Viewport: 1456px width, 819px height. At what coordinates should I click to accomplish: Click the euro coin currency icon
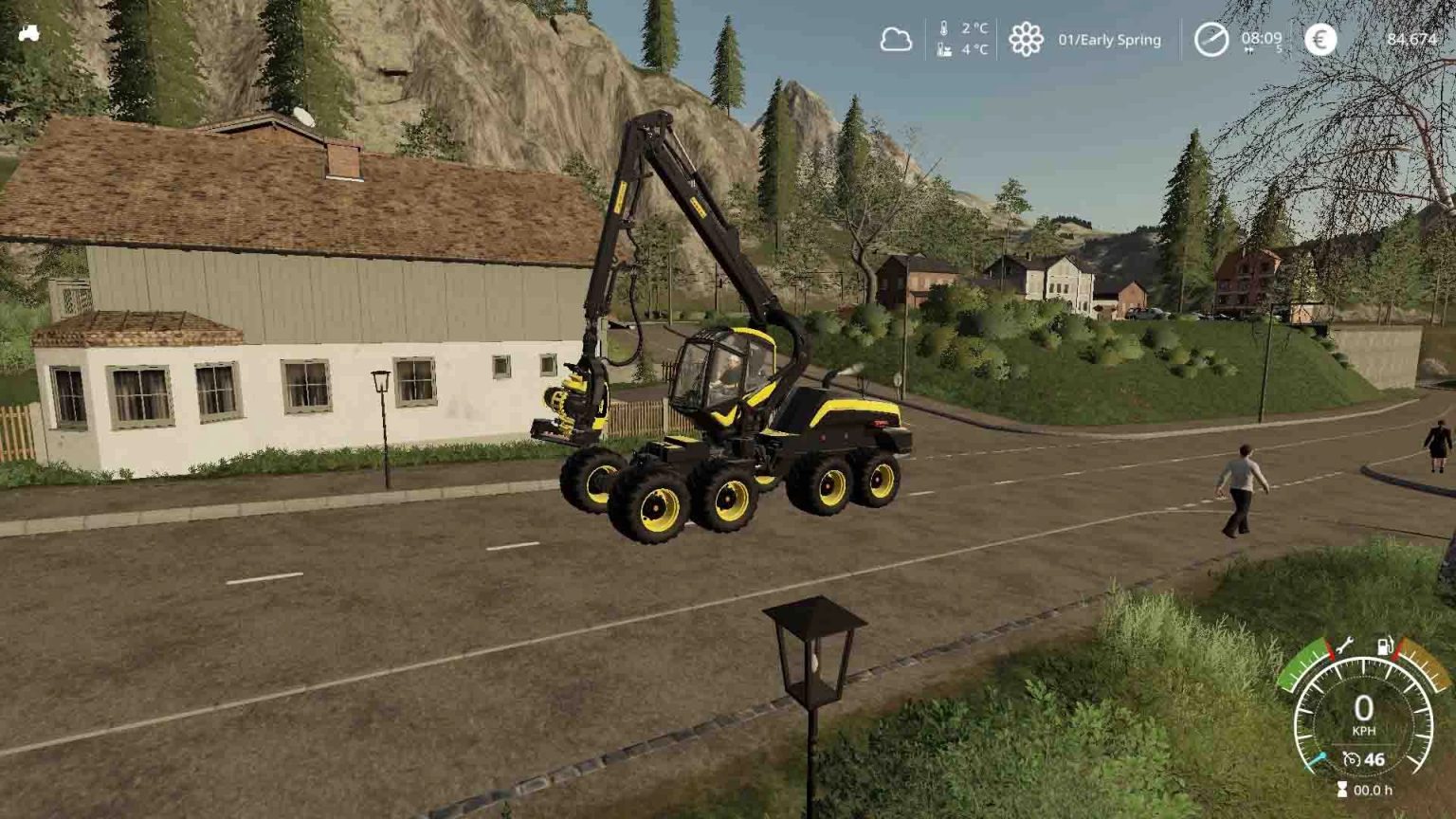tap(1318, 40)
